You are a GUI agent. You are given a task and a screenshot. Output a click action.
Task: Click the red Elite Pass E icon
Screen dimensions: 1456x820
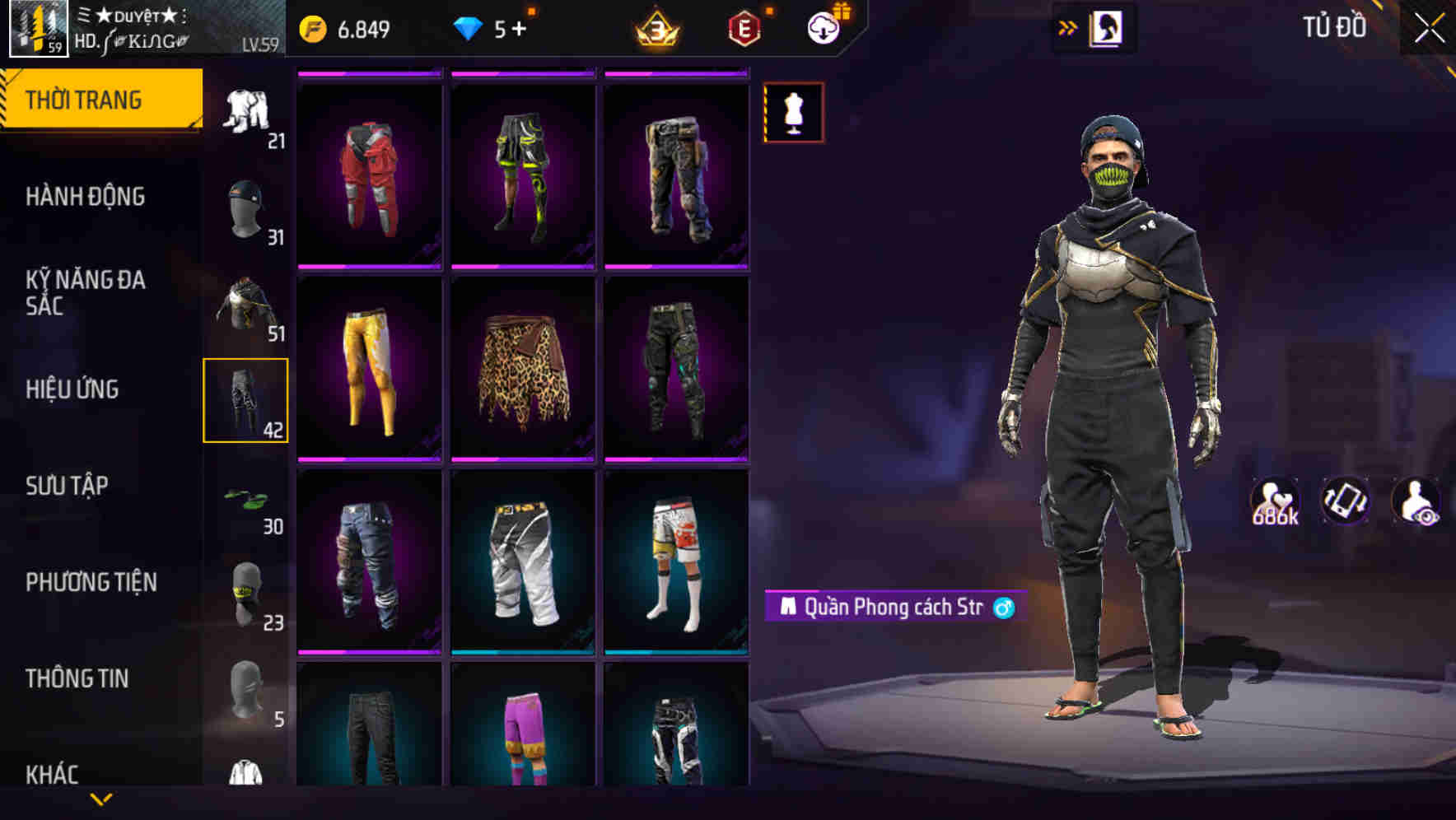(742, 28)
